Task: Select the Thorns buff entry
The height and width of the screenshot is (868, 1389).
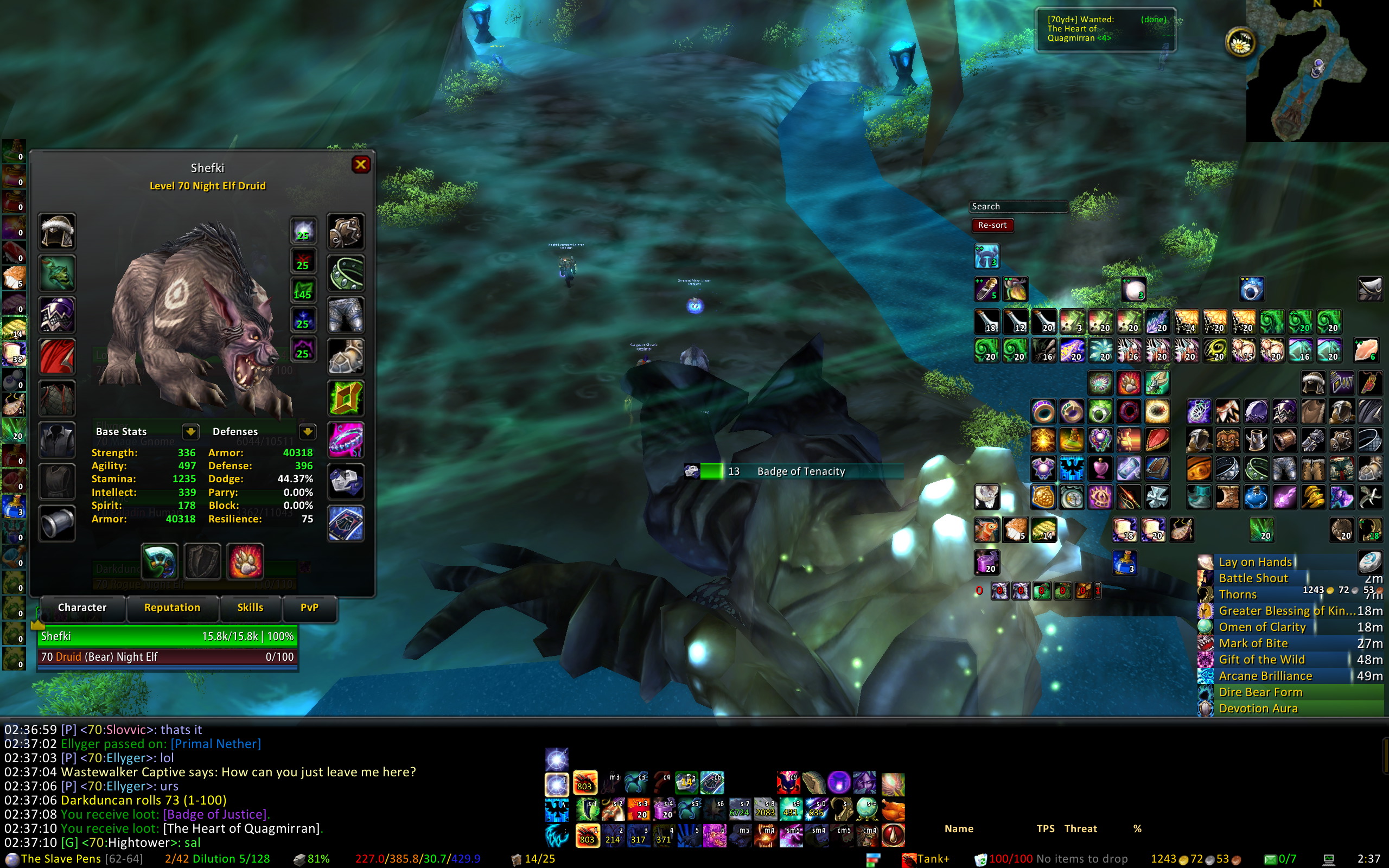Action: coord(1238,595)
